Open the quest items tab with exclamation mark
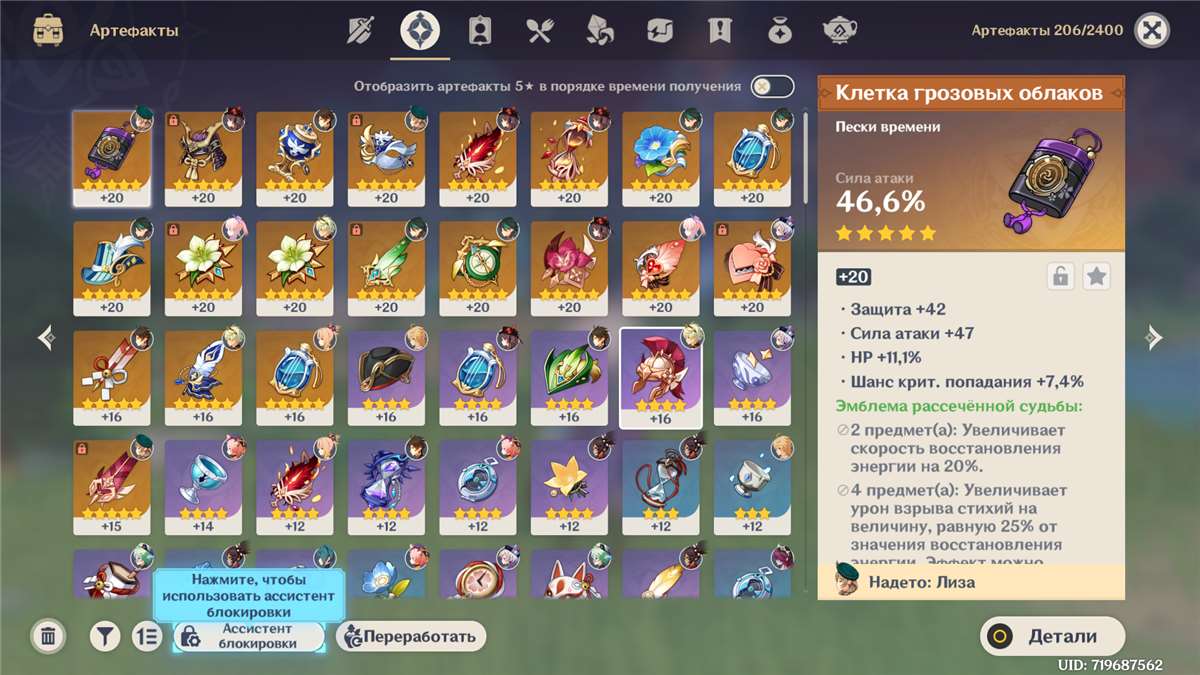 coord(719,31)
